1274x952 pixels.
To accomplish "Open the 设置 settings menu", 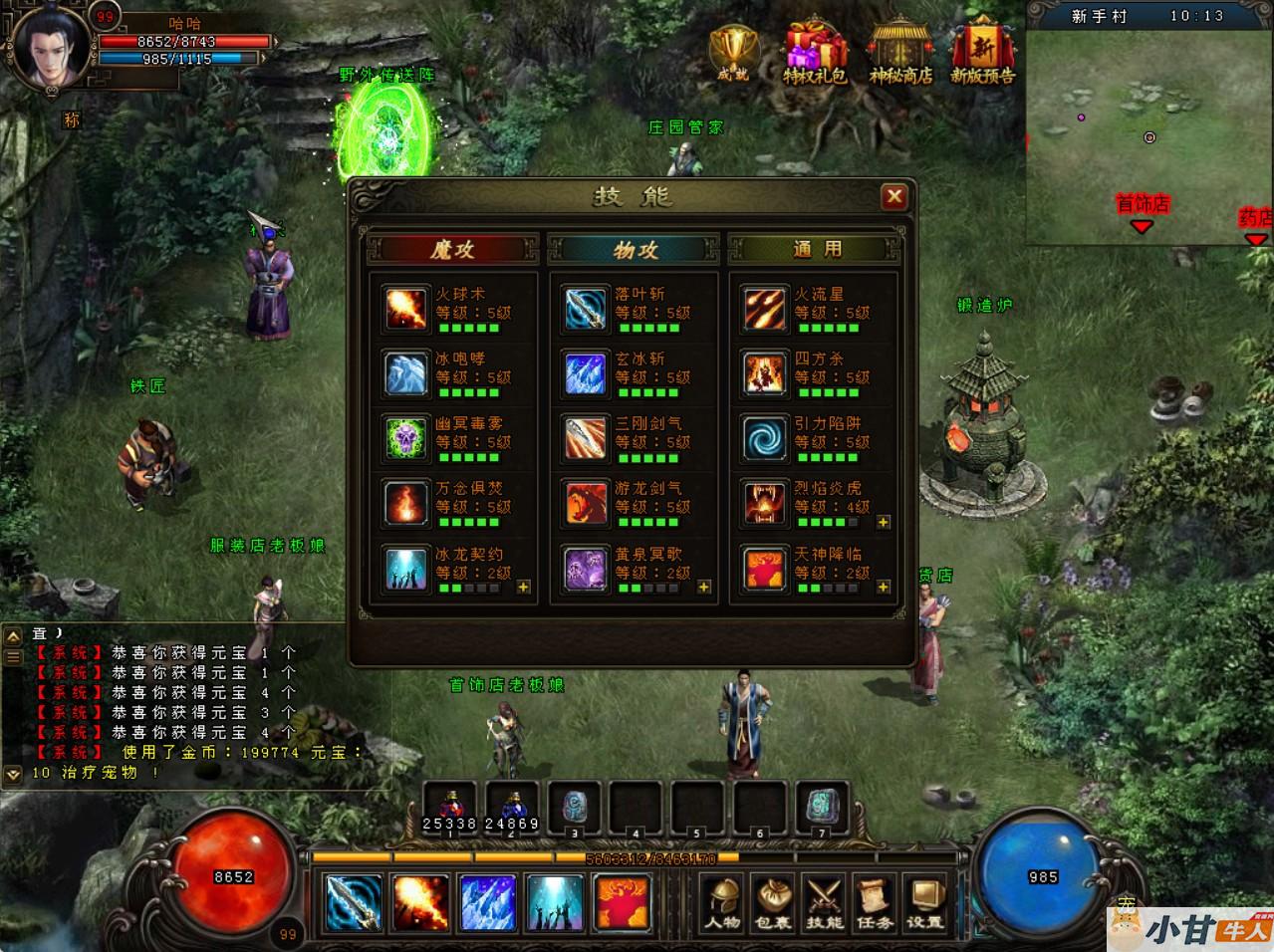I will coord(924,903).
